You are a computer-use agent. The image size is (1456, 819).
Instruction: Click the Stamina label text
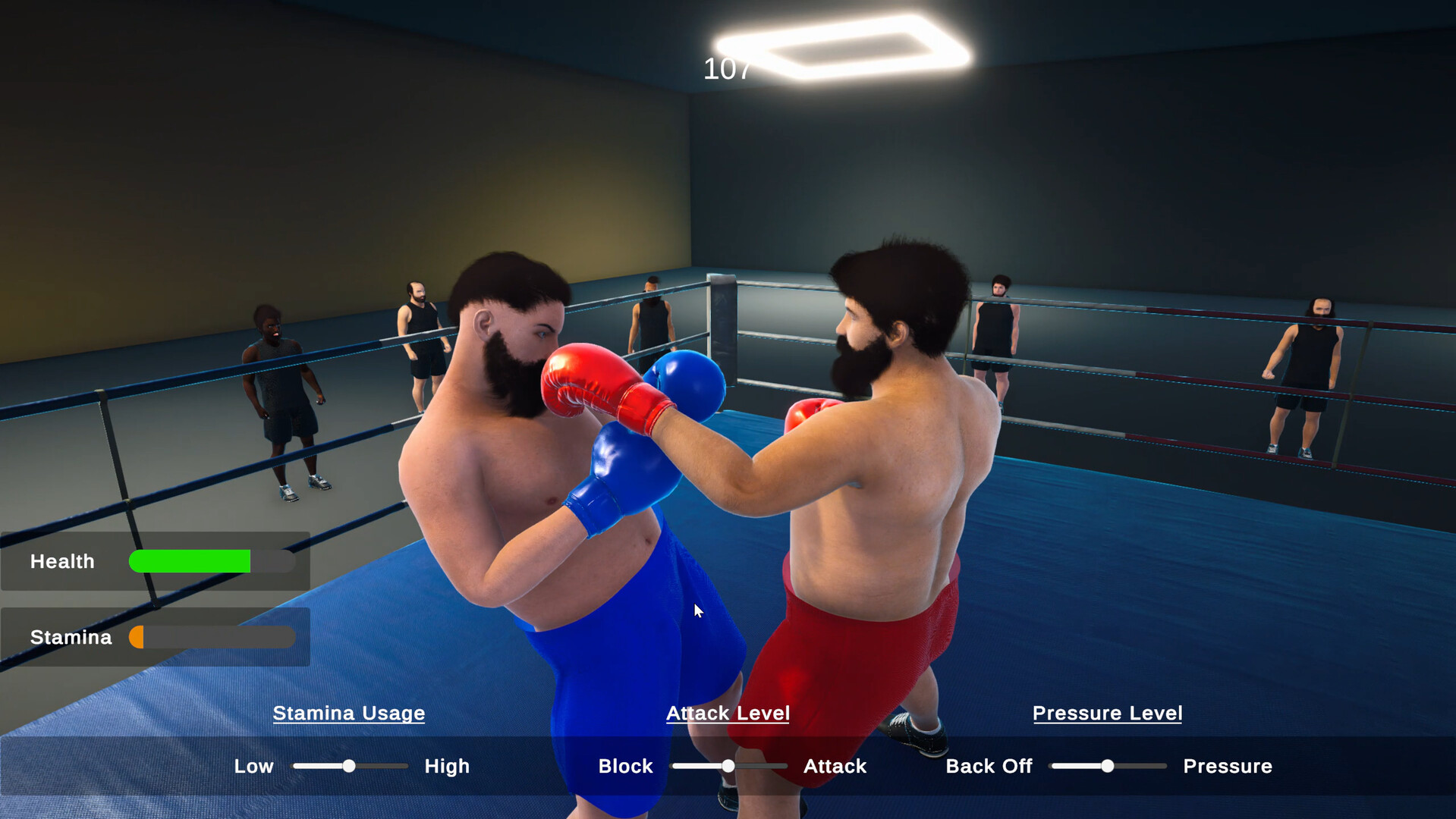[71, 637]
